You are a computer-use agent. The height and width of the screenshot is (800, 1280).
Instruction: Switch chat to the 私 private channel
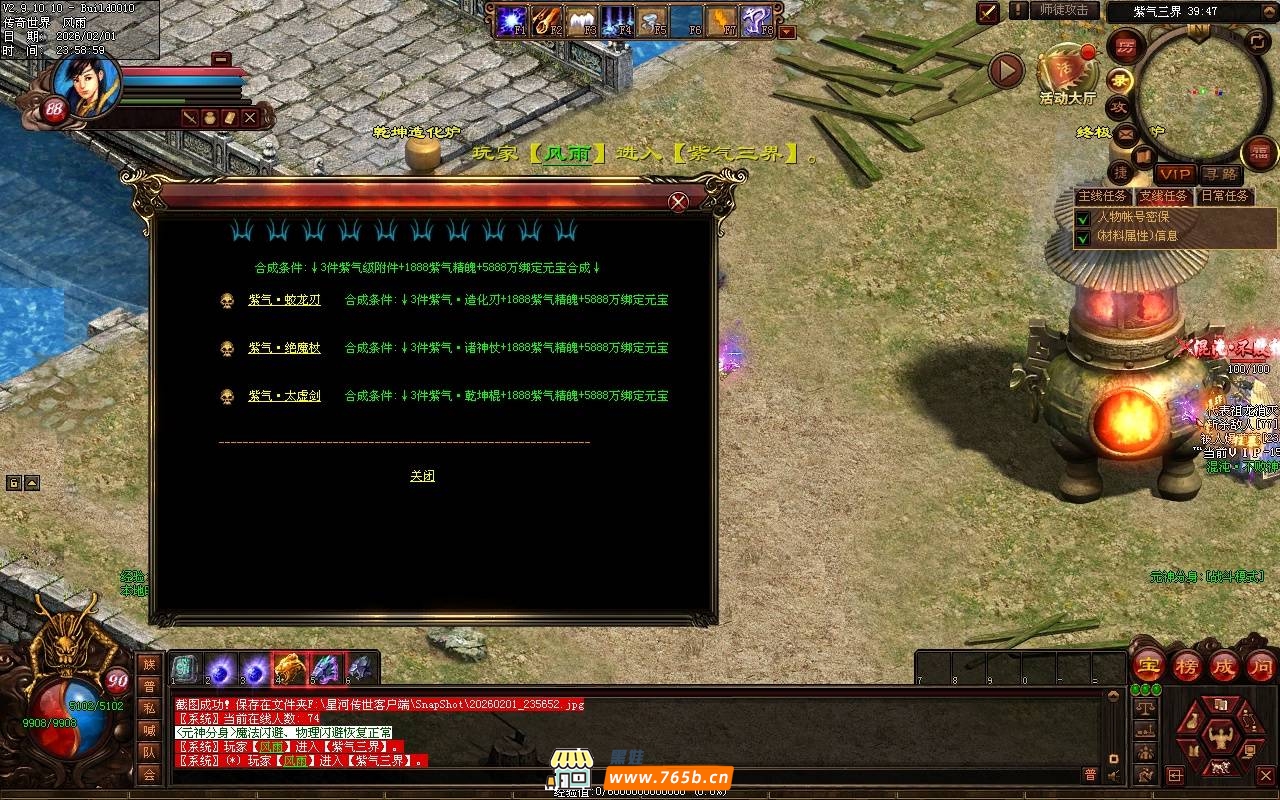tap(149, 708)
